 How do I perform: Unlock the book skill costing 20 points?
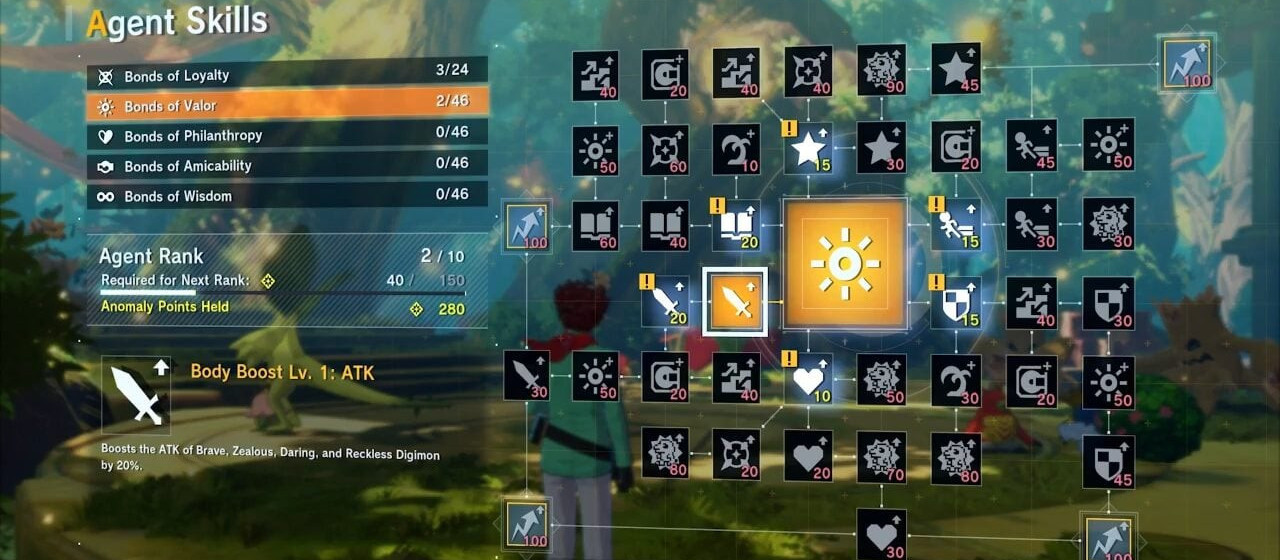pos(736,225)
